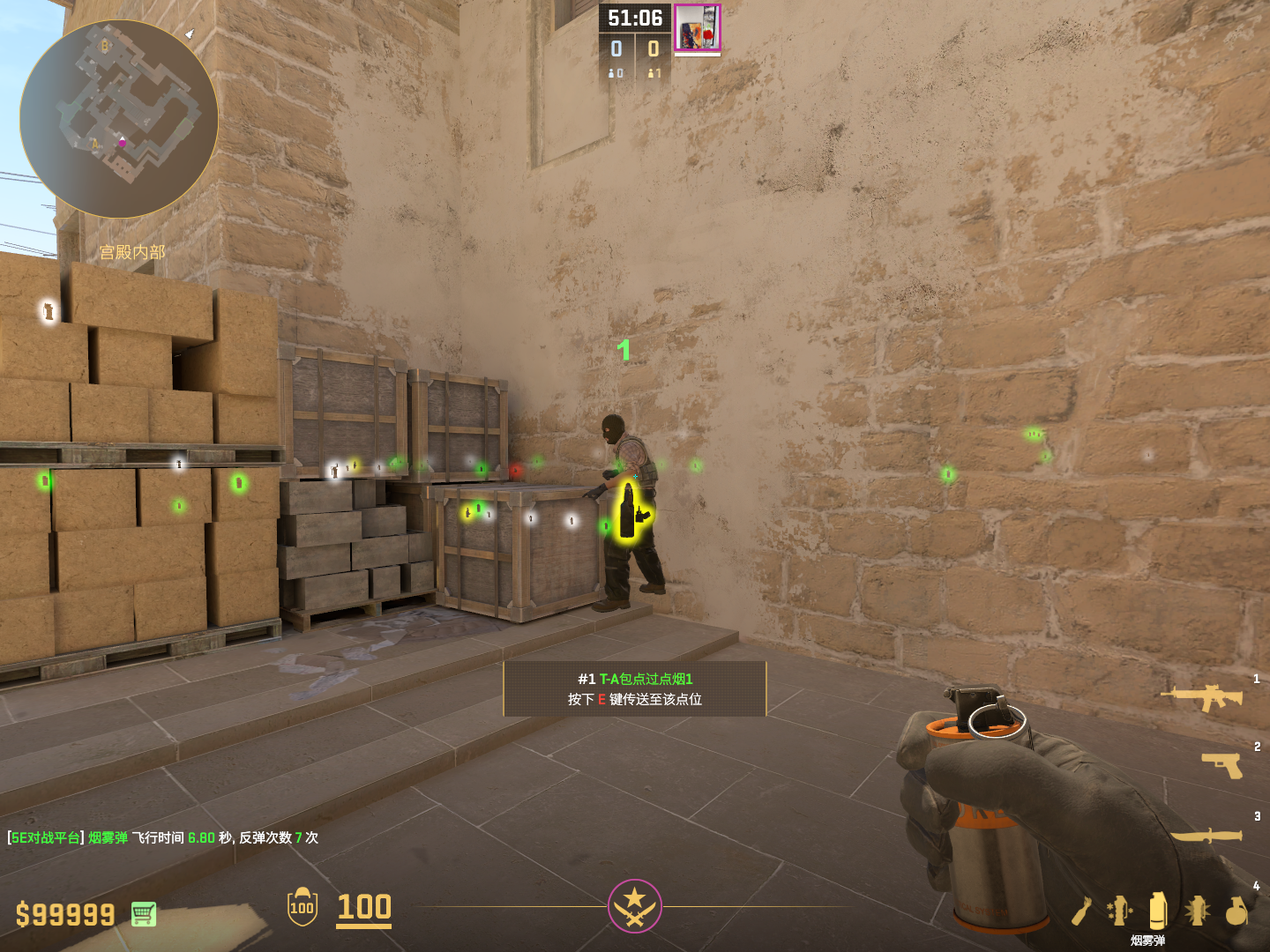This screenshot has height=952, width=1270.
Task: Pick the decoy grenade icon
Action: coord(1119,910)
